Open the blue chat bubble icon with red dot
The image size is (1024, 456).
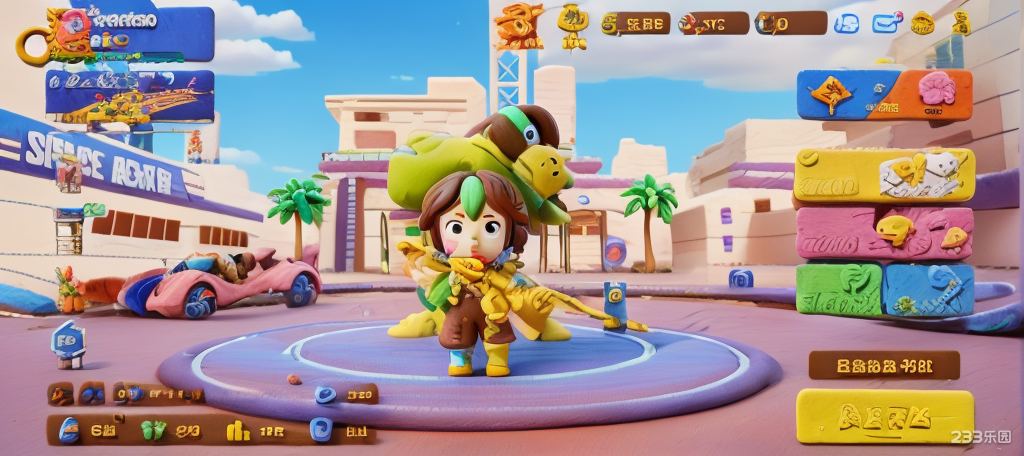pyautogui.click(x=886, y=23)
